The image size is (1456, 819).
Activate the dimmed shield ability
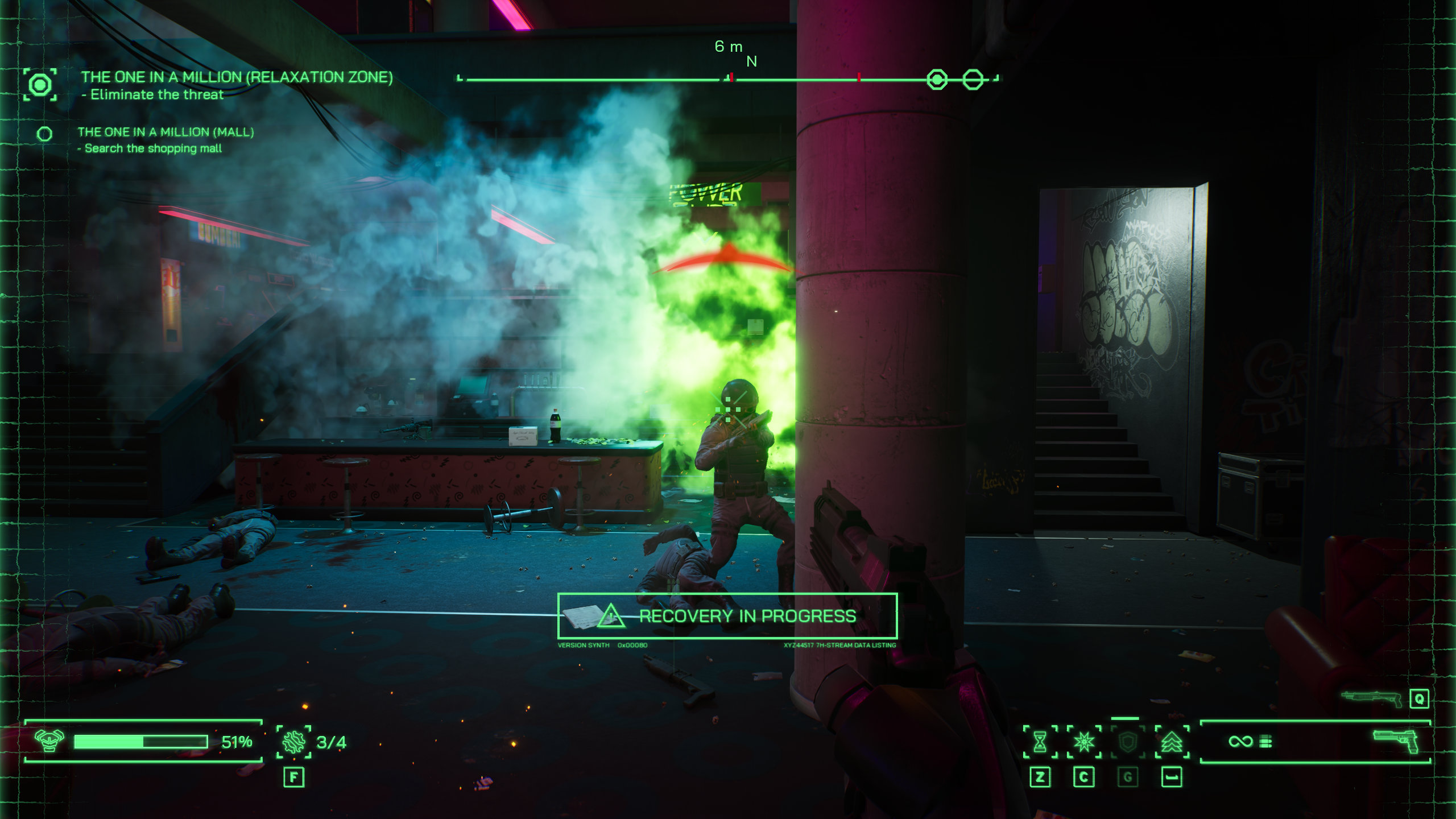(1127, 742)
